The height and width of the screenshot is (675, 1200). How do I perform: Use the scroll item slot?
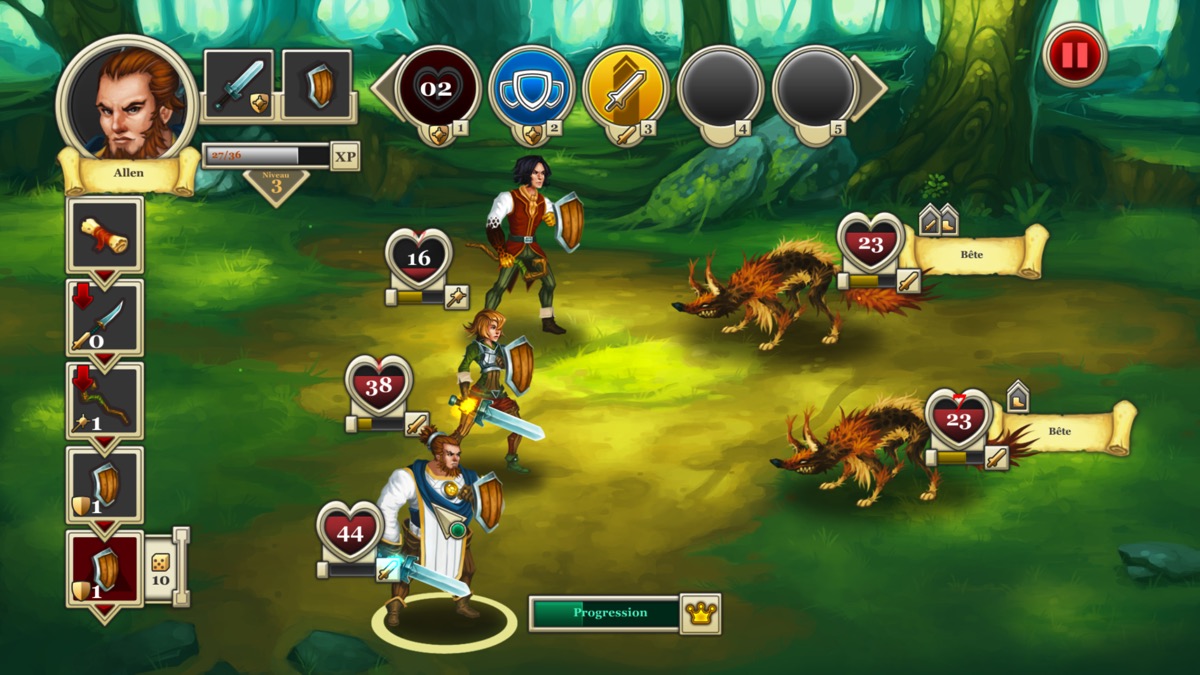(x=104, y=234)
